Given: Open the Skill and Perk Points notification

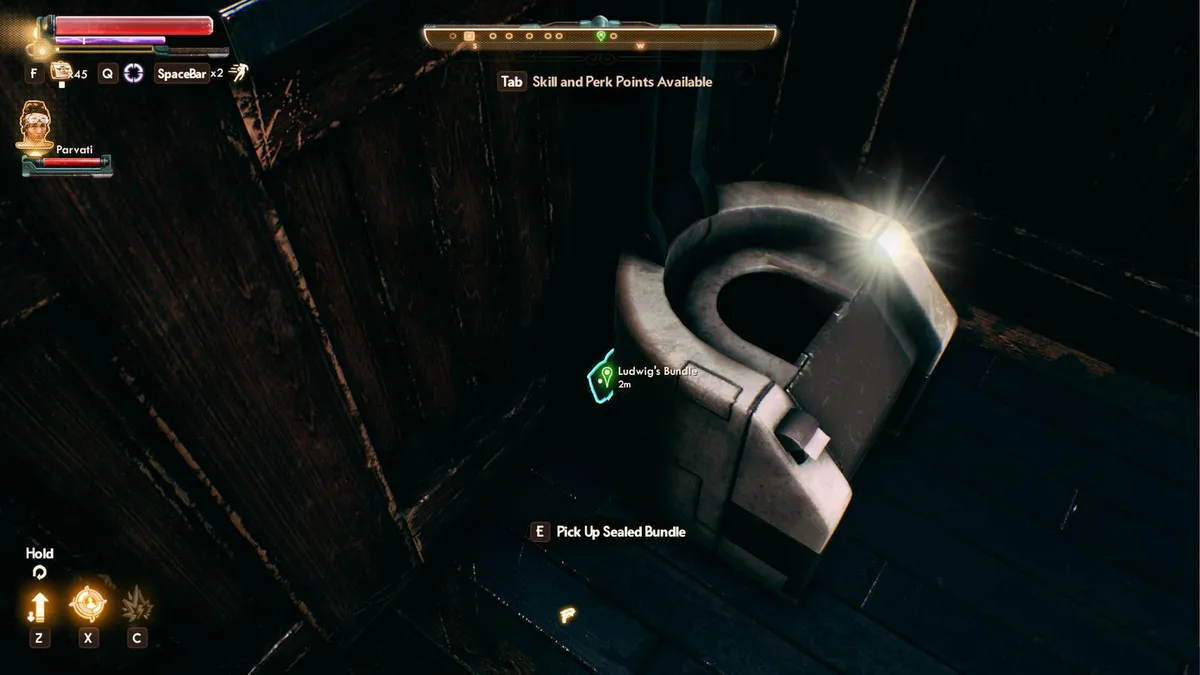Looking at the screenshot, I should point(605,82).
